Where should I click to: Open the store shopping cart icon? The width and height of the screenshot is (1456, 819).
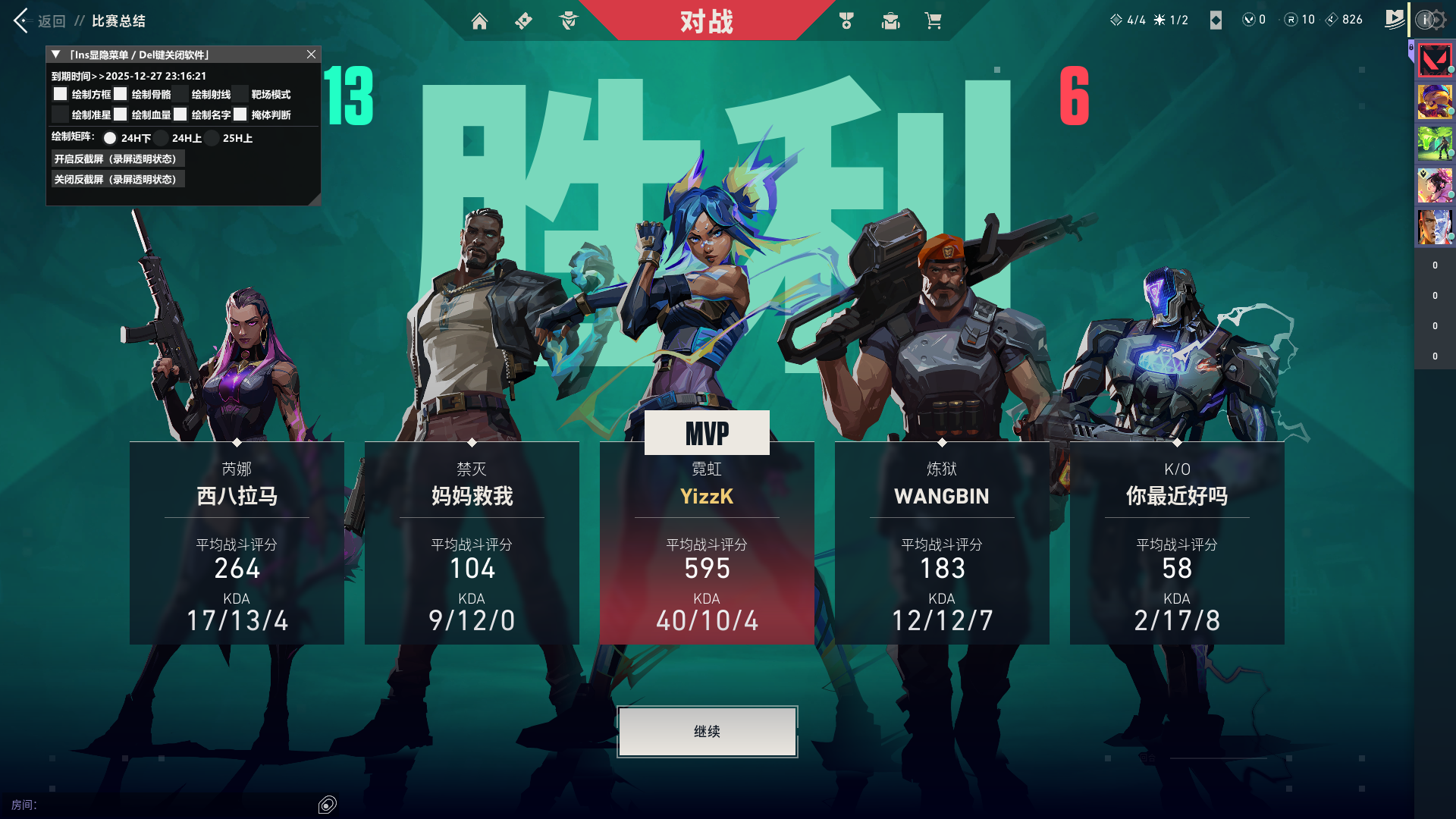point(933,21)
